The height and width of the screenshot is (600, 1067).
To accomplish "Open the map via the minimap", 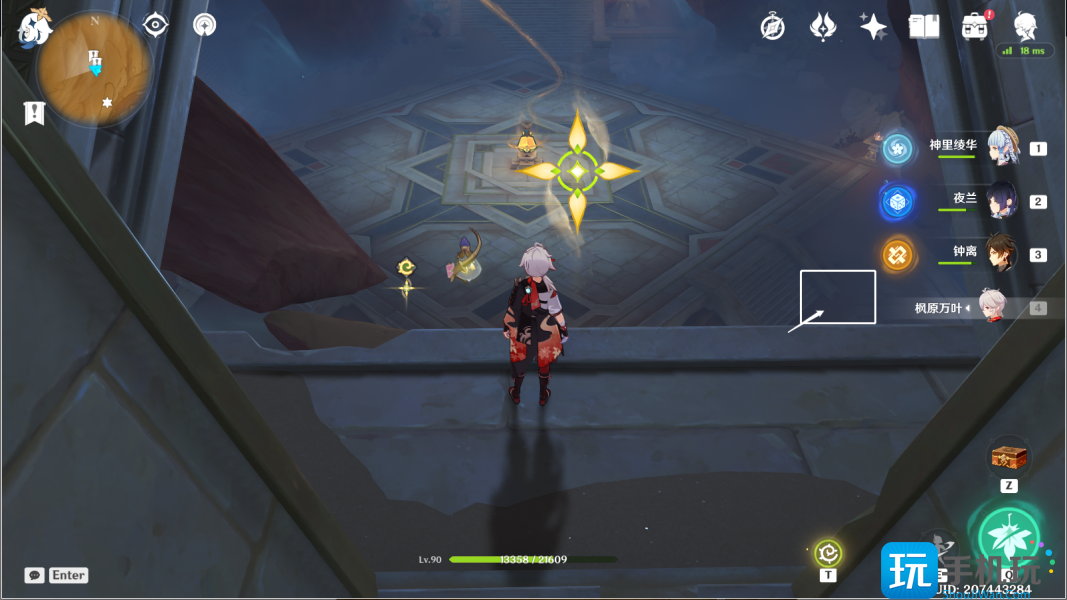I will point(95,70).
